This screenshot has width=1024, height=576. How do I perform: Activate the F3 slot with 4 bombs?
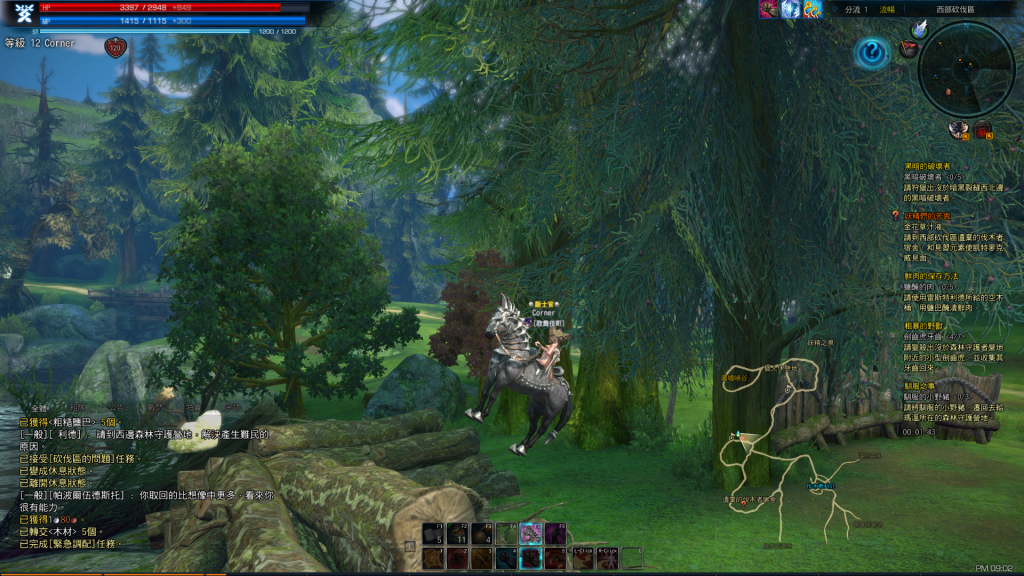click(x=481, y=533)
